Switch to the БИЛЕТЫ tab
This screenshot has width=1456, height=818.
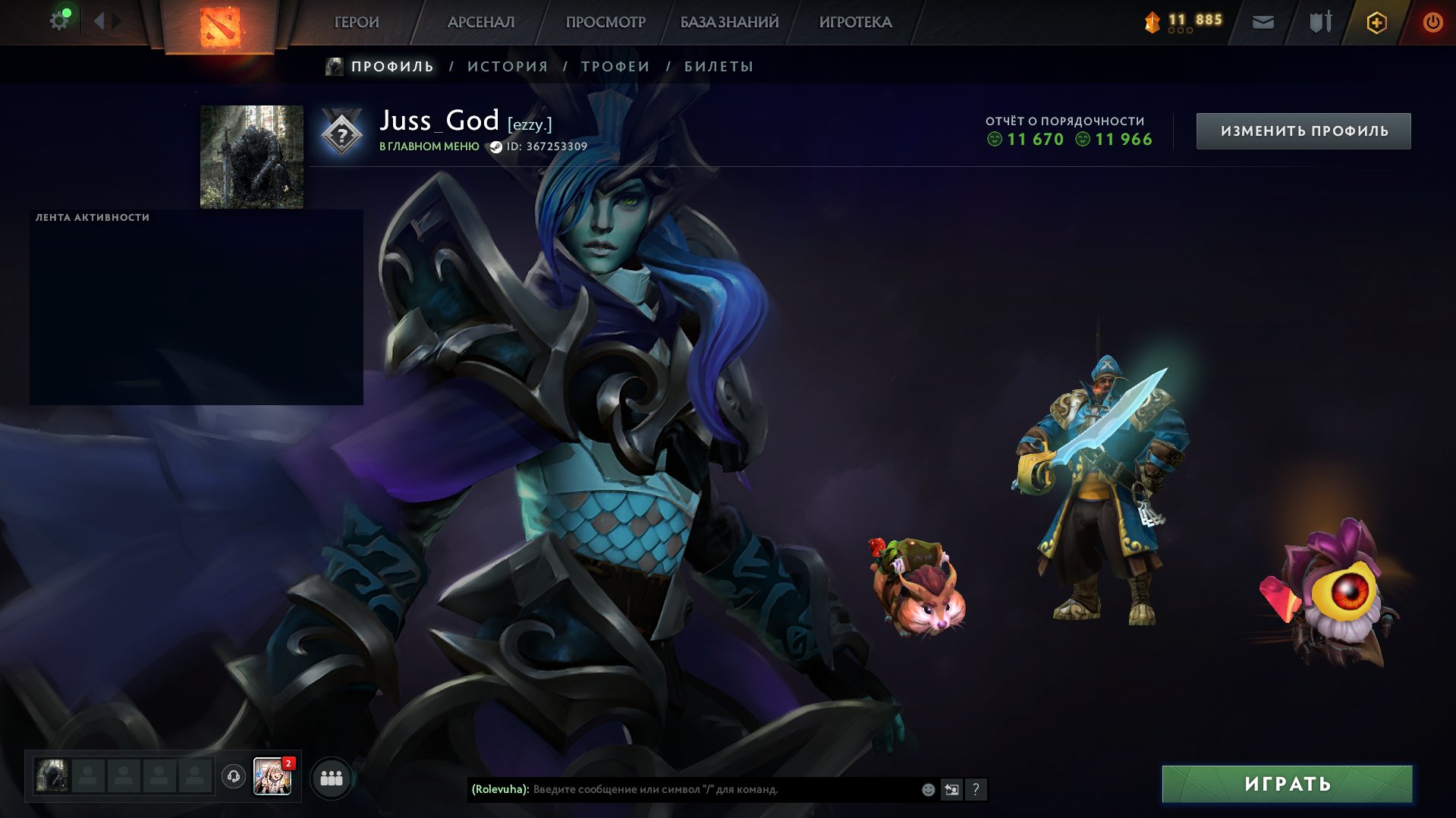[719, 67]
